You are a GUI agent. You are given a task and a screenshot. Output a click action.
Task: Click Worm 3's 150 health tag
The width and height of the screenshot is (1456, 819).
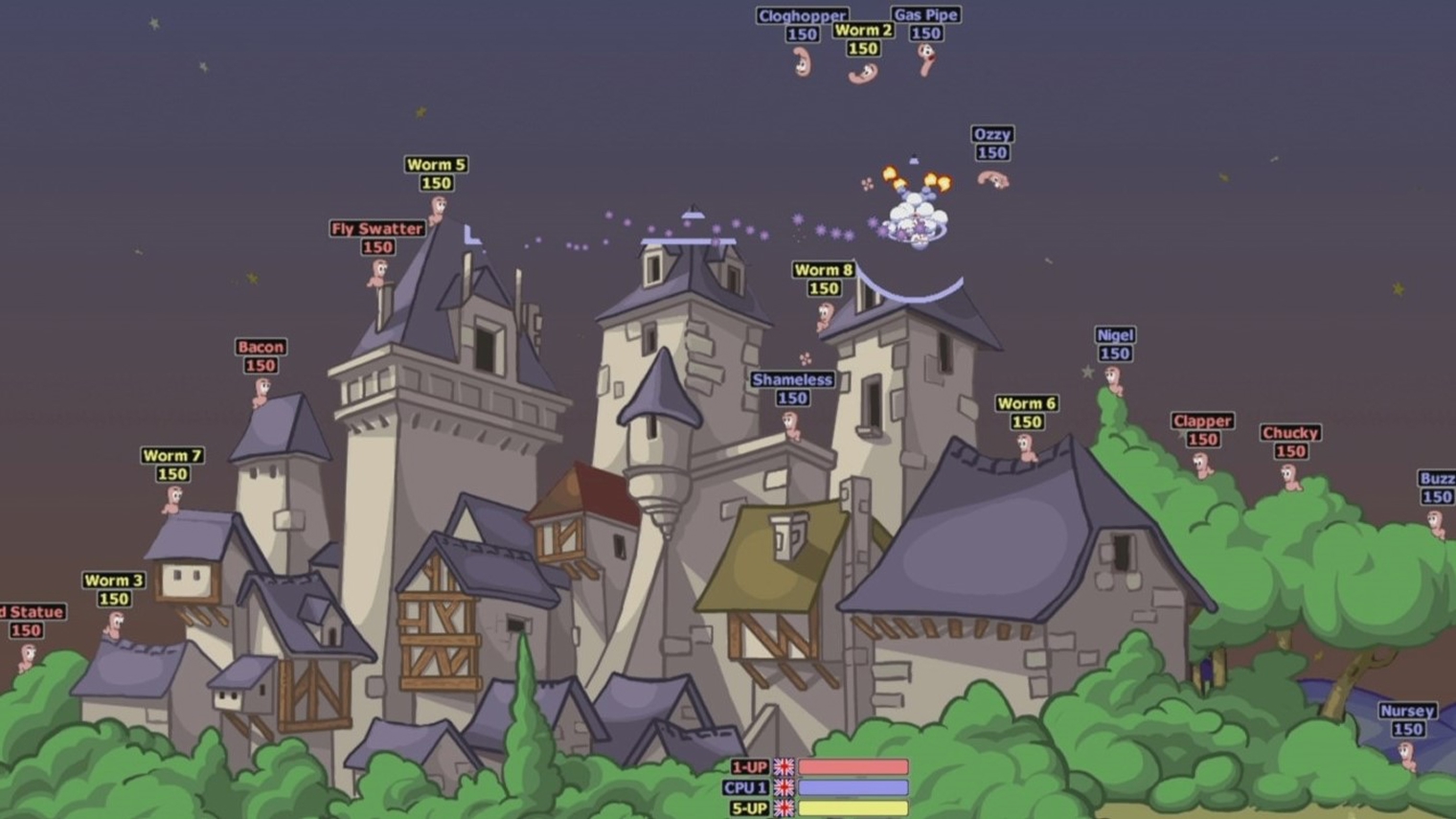[x=112, y=599]
